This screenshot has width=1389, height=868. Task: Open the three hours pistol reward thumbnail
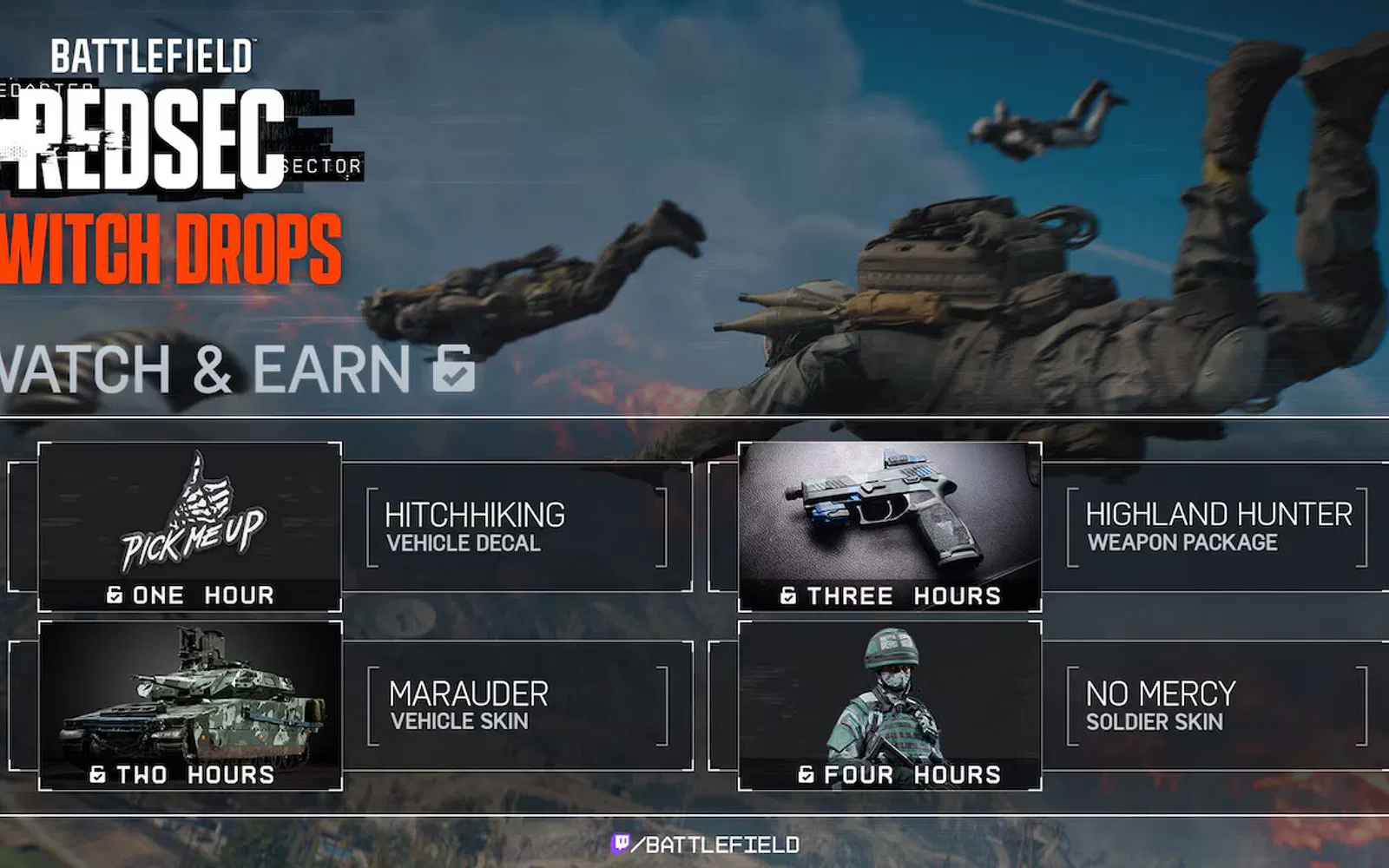click(889, 526)
